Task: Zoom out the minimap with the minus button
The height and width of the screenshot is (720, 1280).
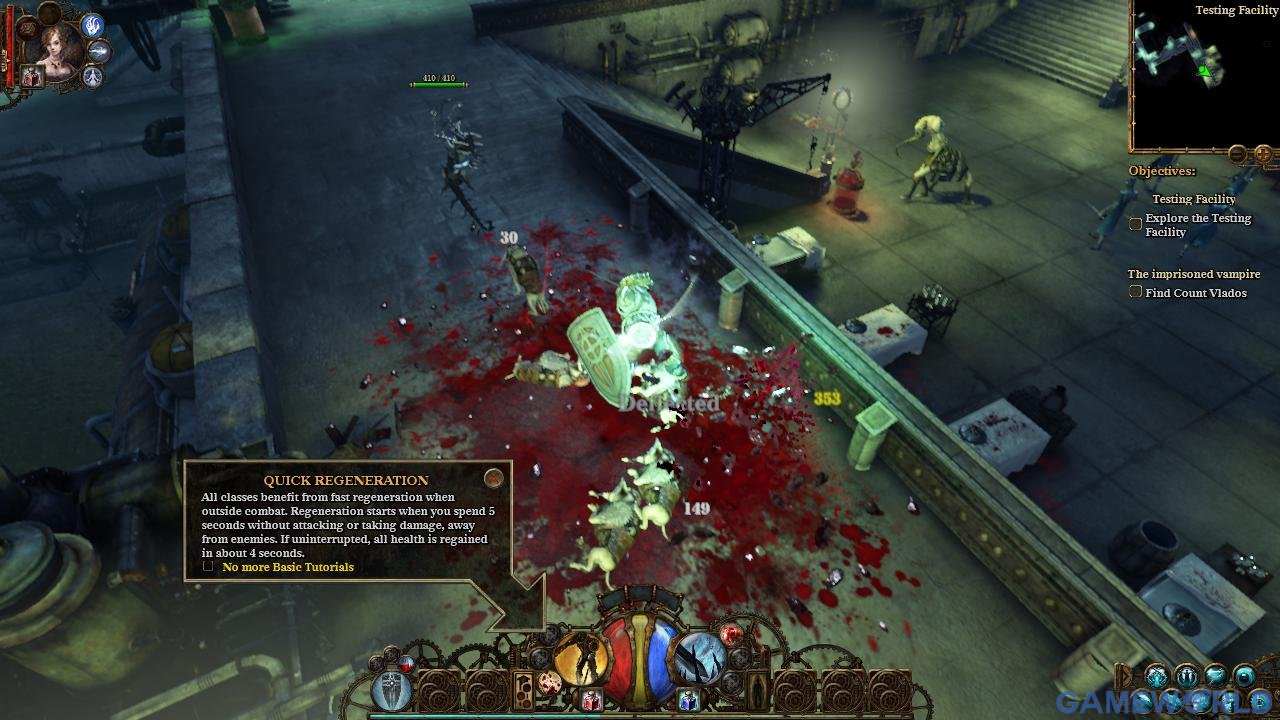Action: (x=1237, y=154)
